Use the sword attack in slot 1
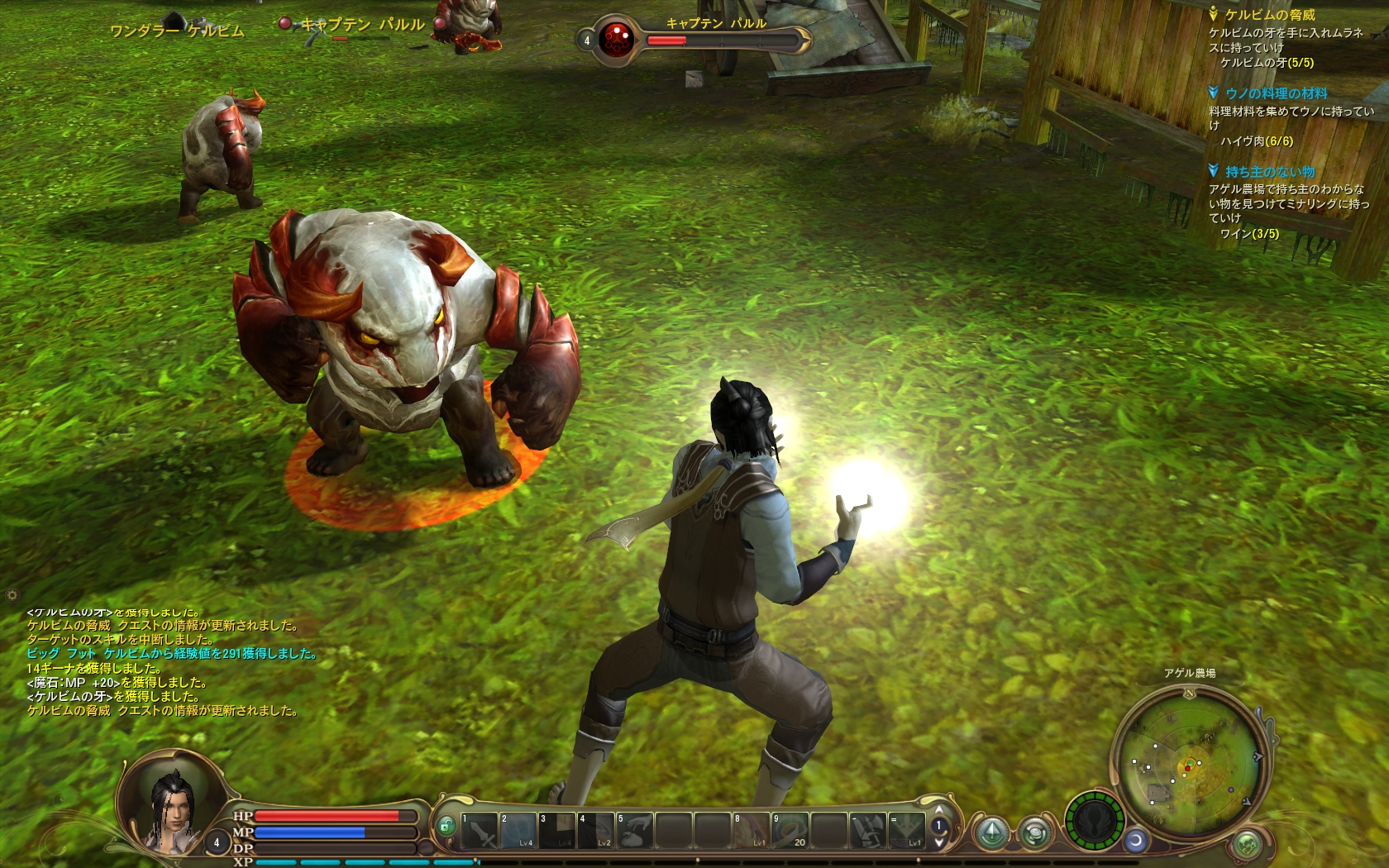1389x868 pixels. coord(480,830)
